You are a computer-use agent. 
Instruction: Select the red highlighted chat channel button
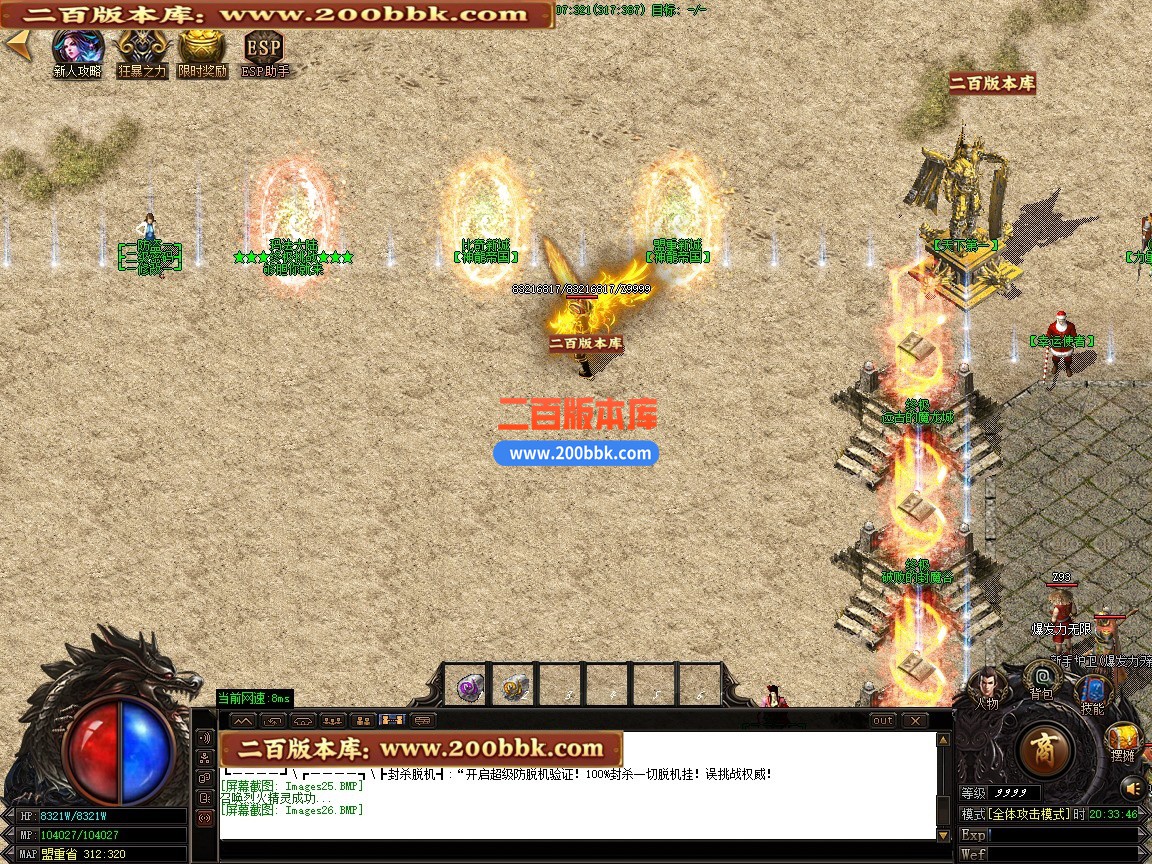tap(205, 817)
